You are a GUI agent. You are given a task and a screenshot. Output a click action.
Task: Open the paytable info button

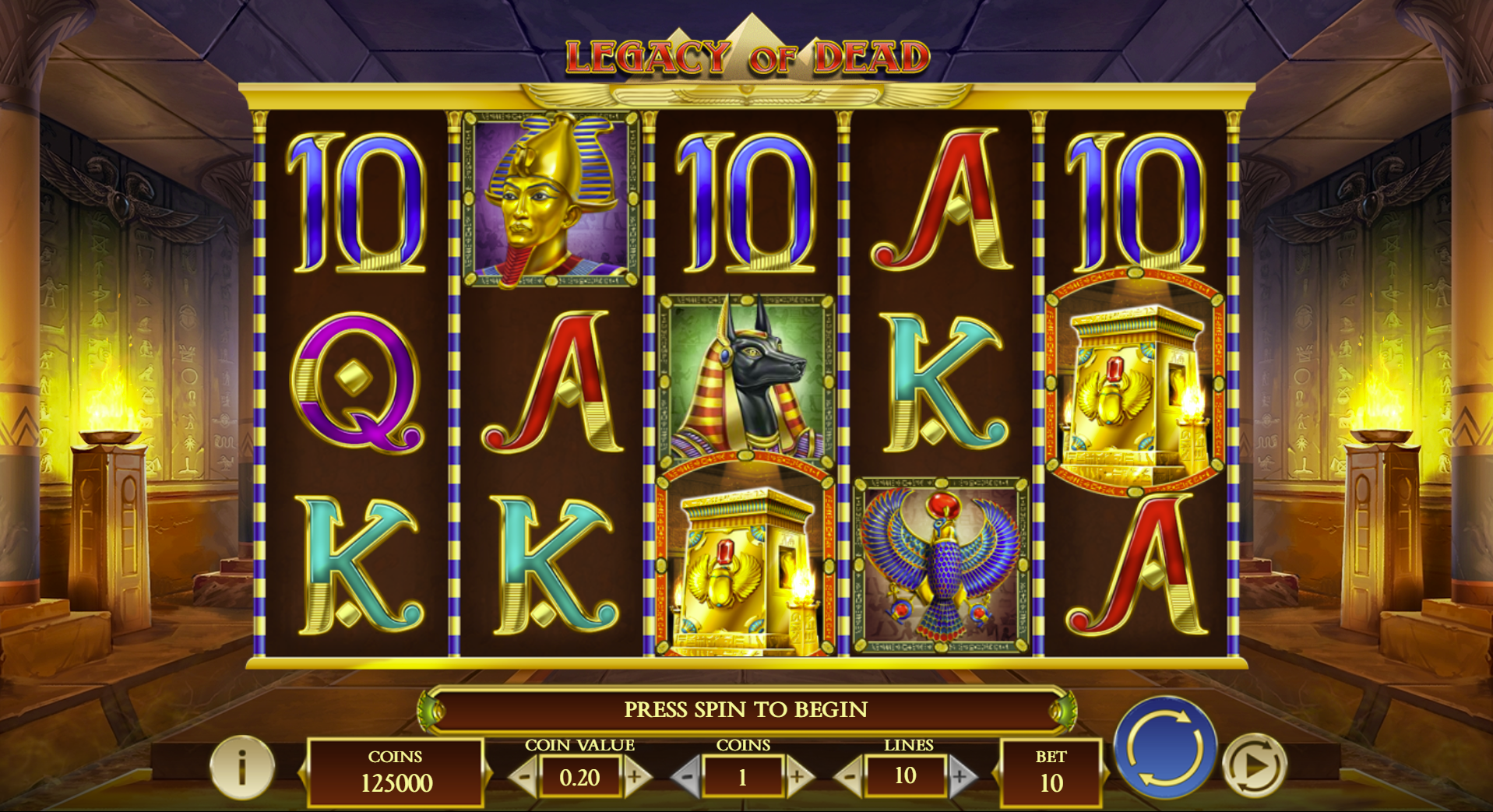click(242, 768)
